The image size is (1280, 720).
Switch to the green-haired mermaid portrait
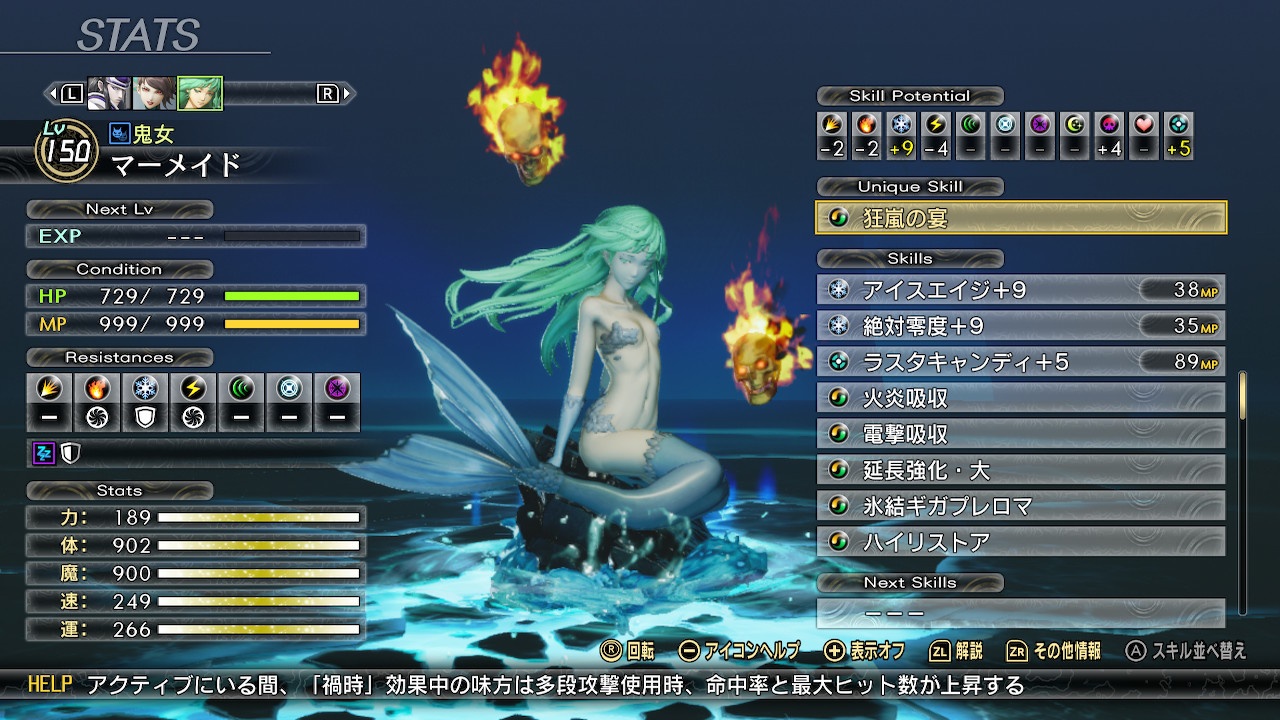click(199, 94)
